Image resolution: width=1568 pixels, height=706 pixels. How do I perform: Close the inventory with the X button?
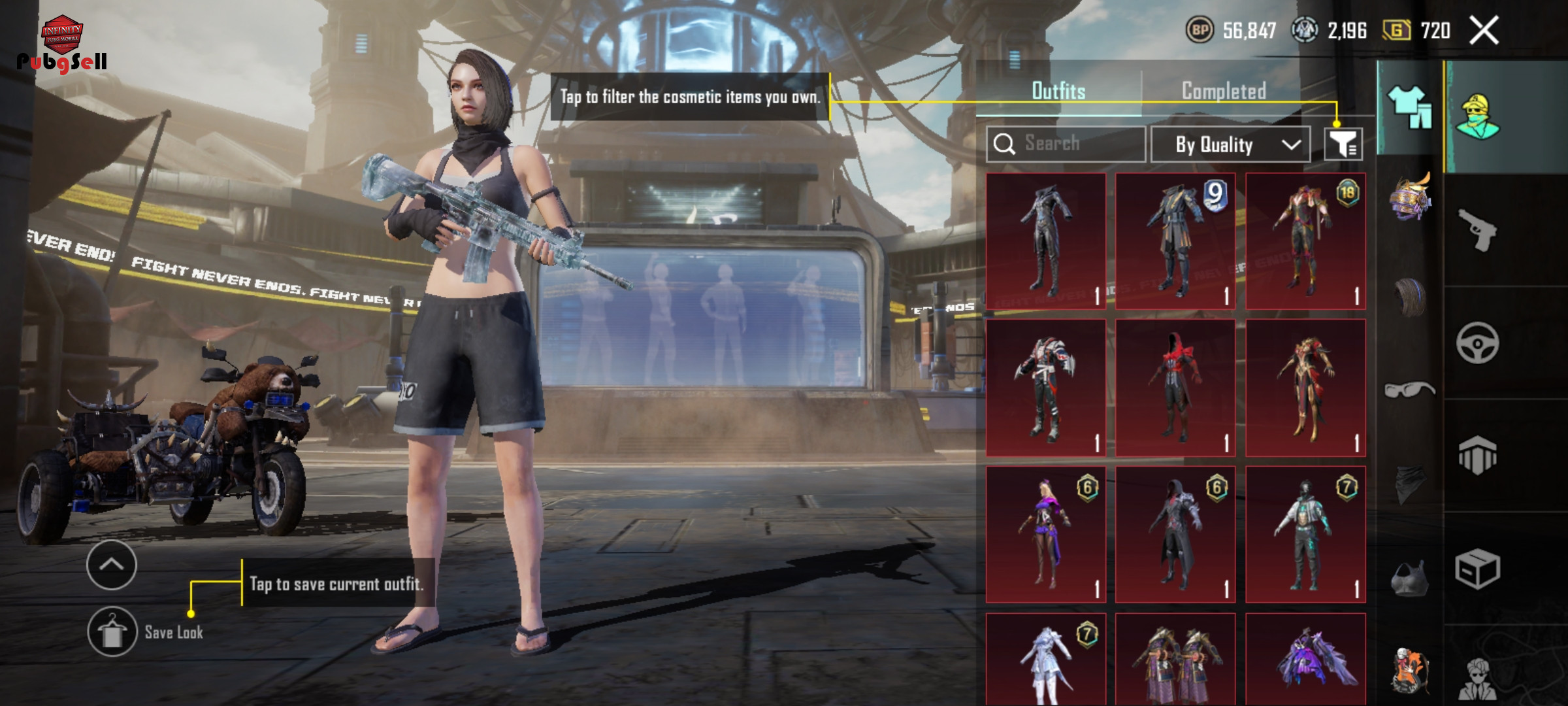tap(1484, 31)
